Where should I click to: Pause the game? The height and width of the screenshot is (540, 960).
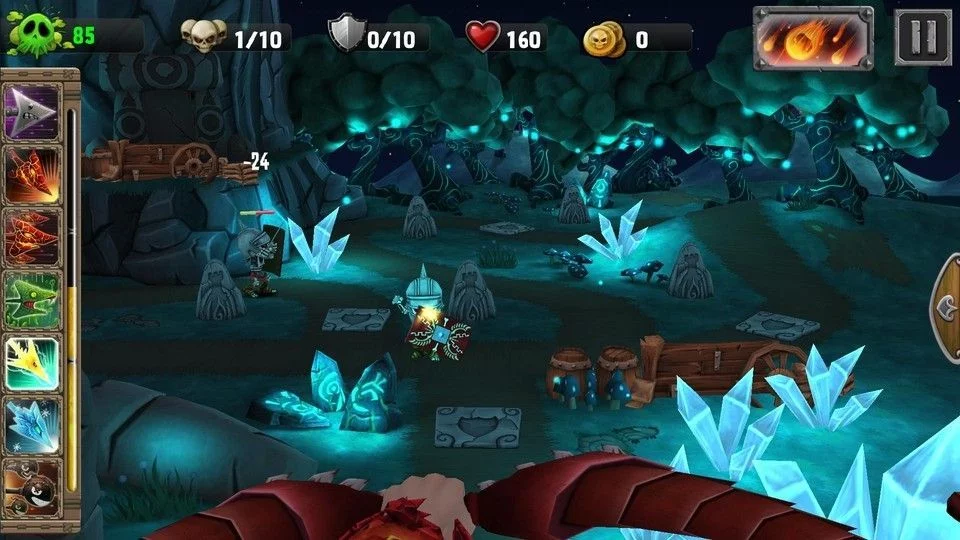coord(922,38)
